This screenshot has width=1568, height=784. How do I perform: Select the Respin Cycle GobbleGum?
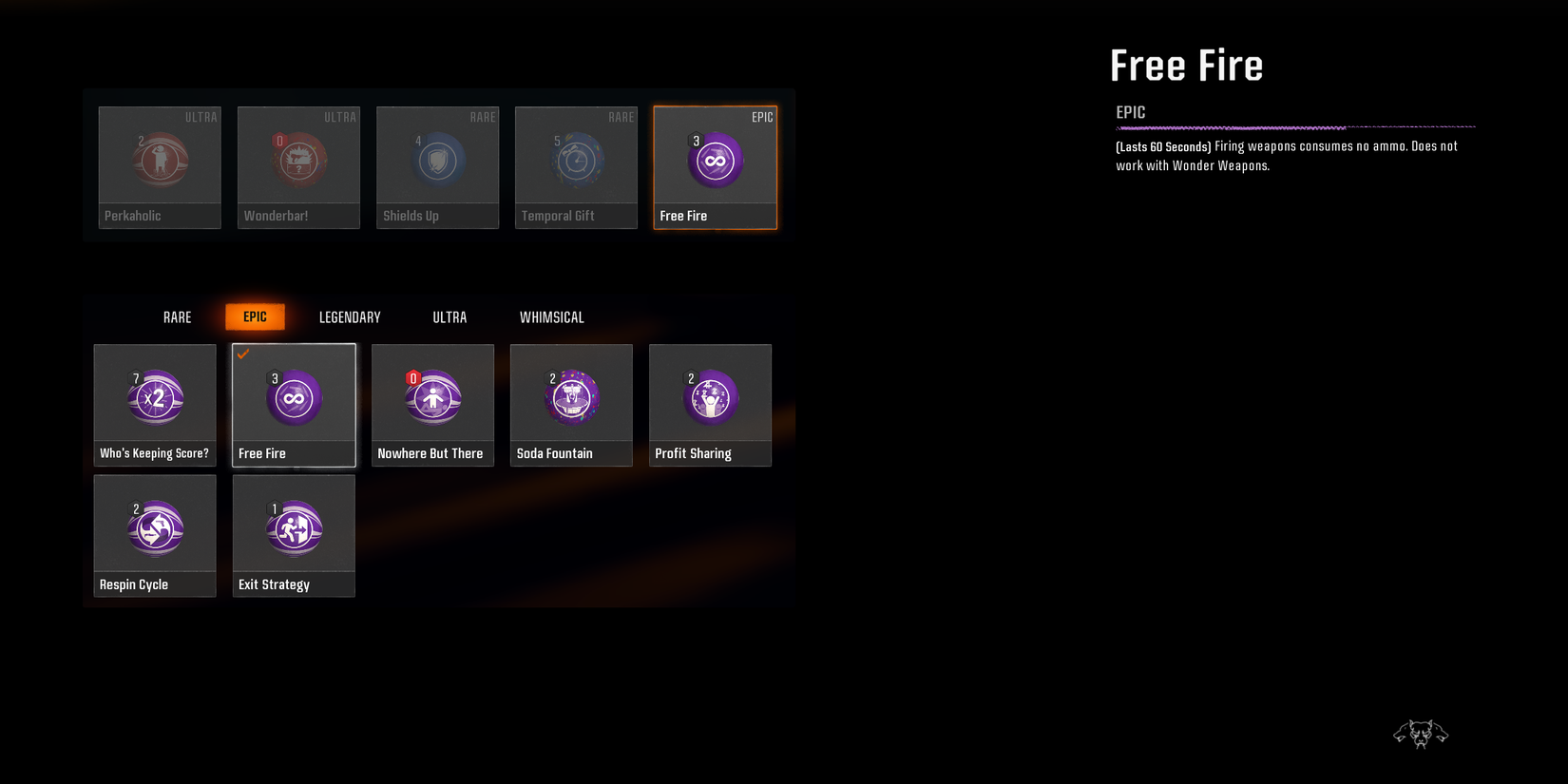click(154, 536)
